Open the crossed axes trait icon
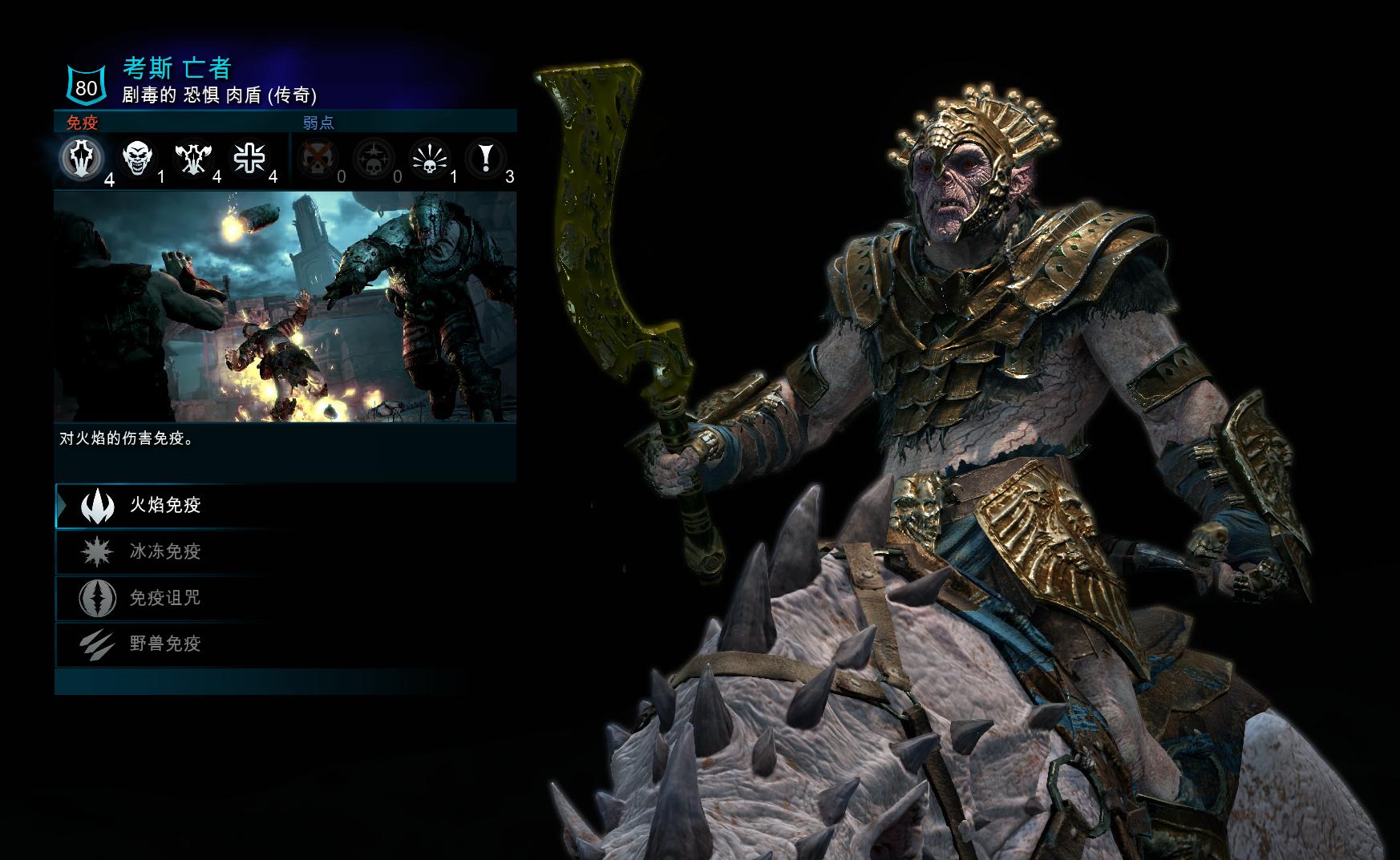The image size is (1400, 860). tap(193, 158)
